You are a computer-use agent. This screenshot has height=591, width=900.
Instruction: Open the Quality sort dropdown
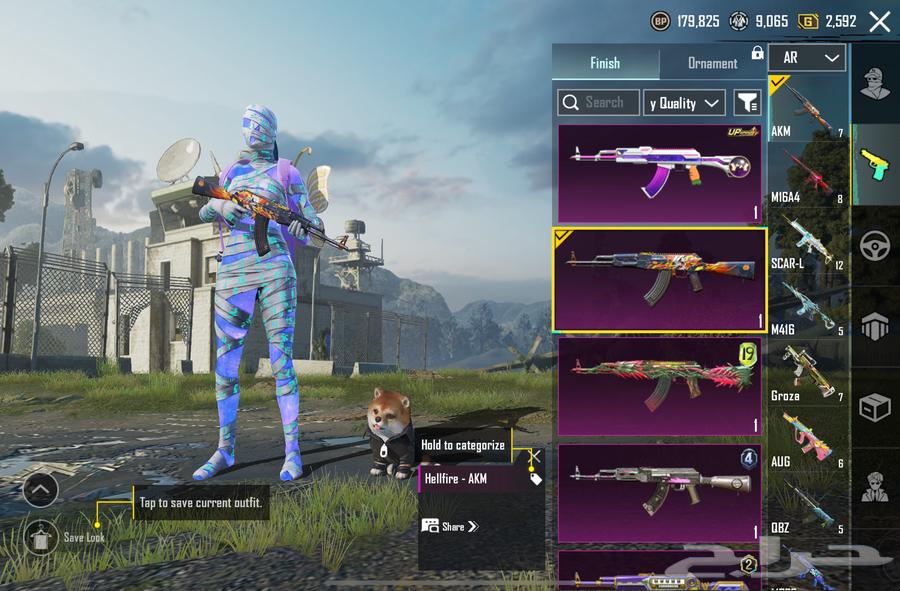[685, 103]
